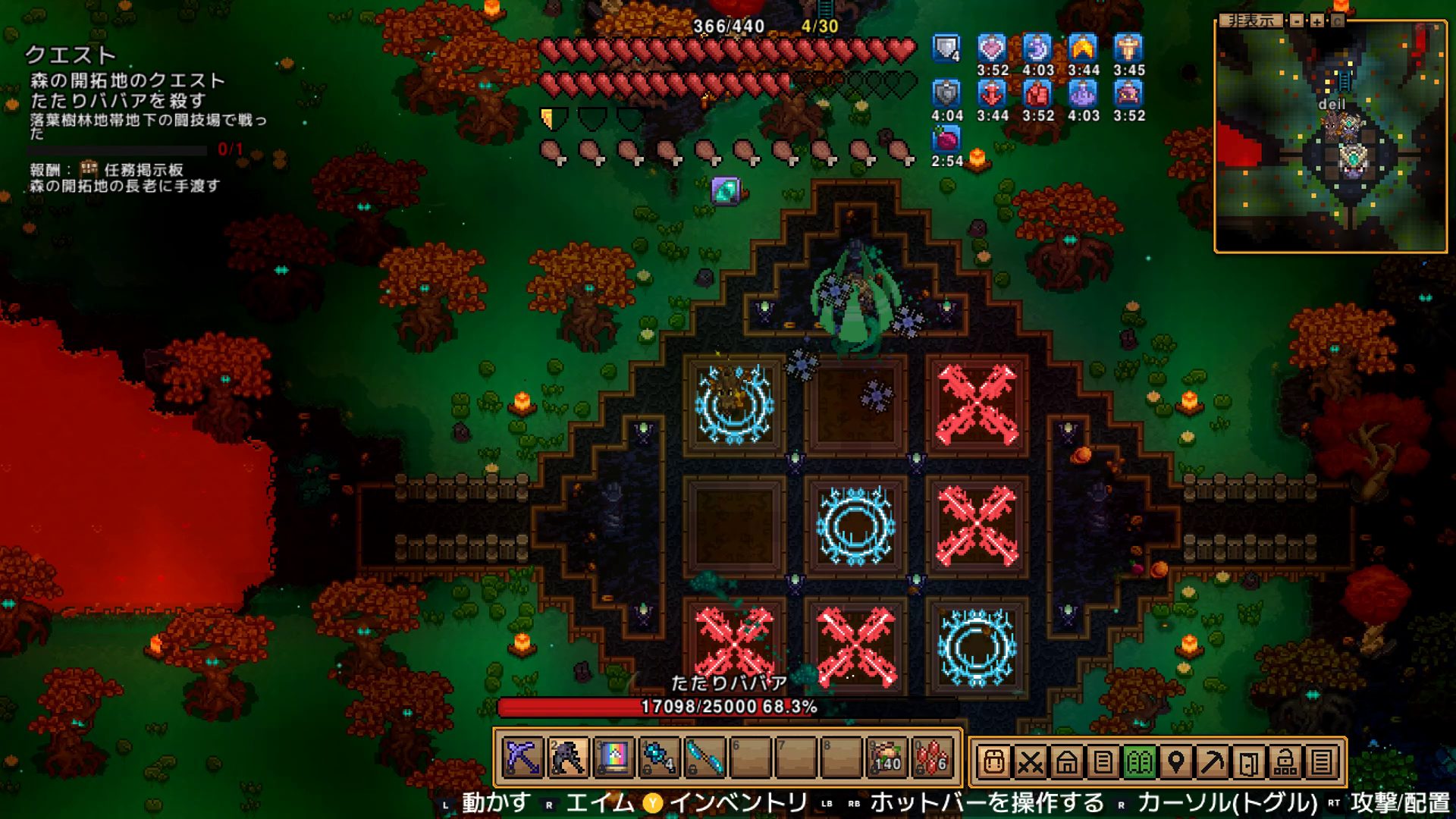Select the teal wand hotbar slot
This screenshot has height=819, width=1456.
coord(705,758)
